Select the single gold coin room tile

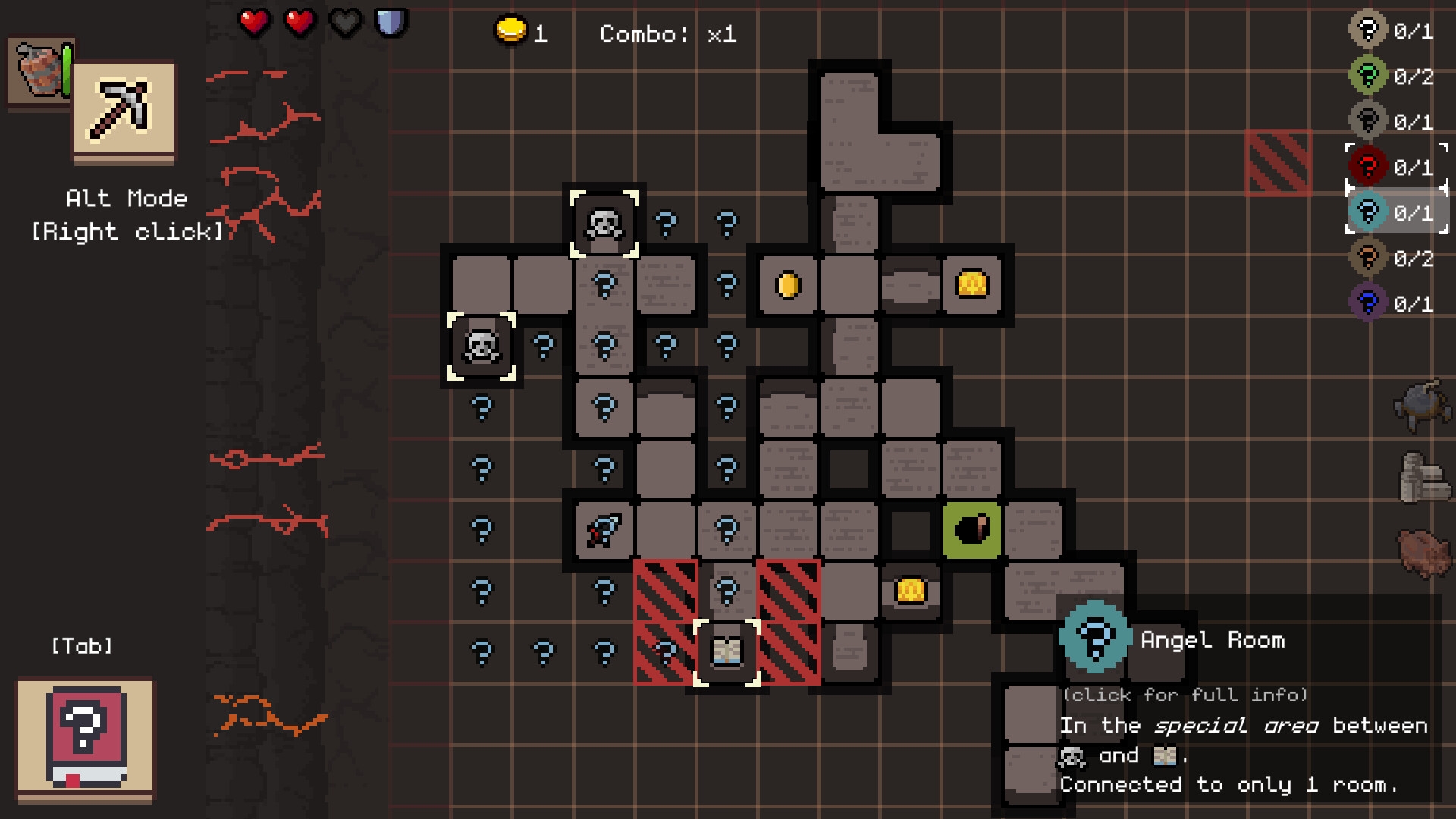pos(788,285)
